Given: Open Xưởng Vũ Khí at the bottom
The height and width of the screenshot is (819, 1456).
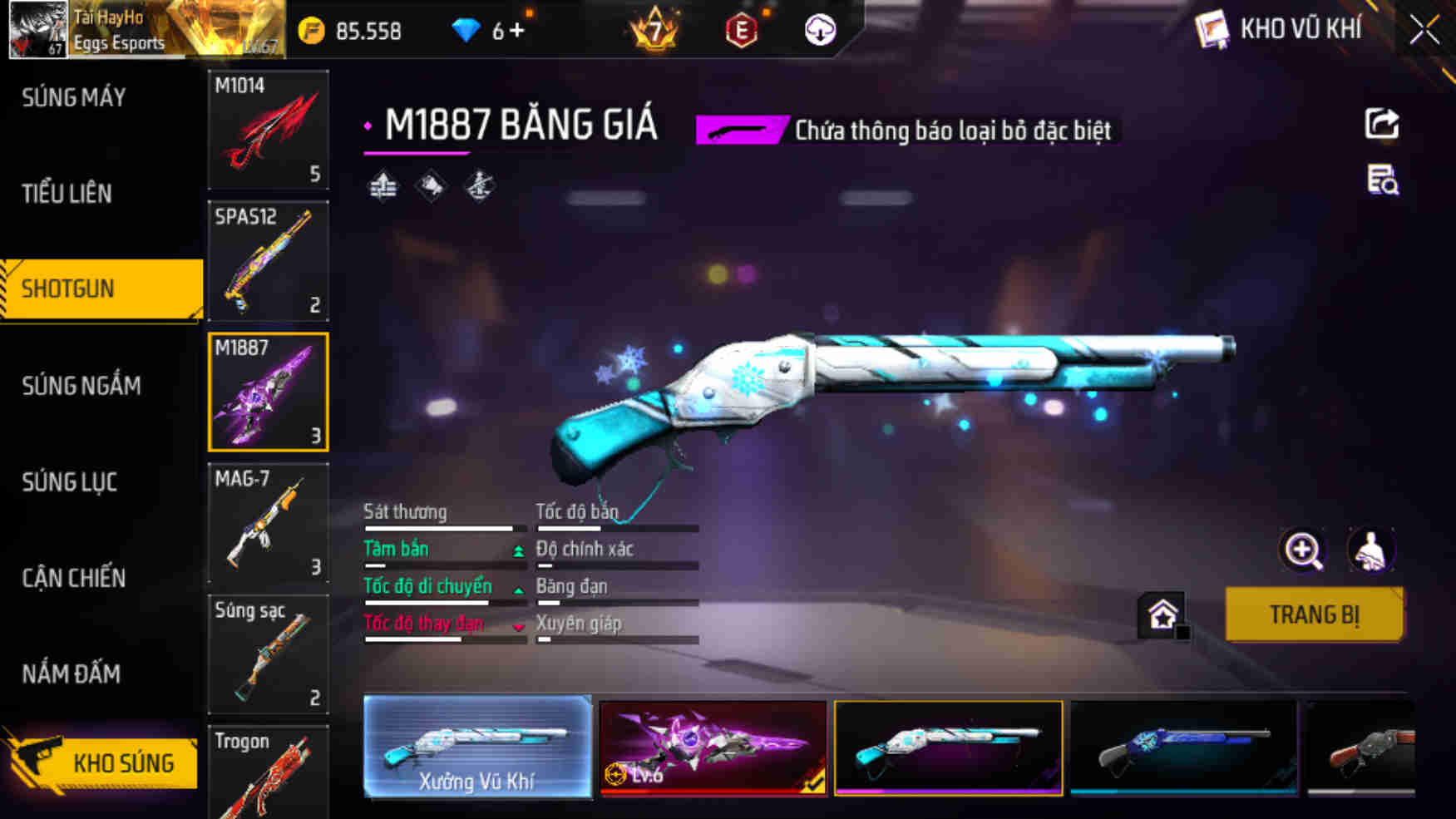Looking at the screenshot, I should (478, 747).
